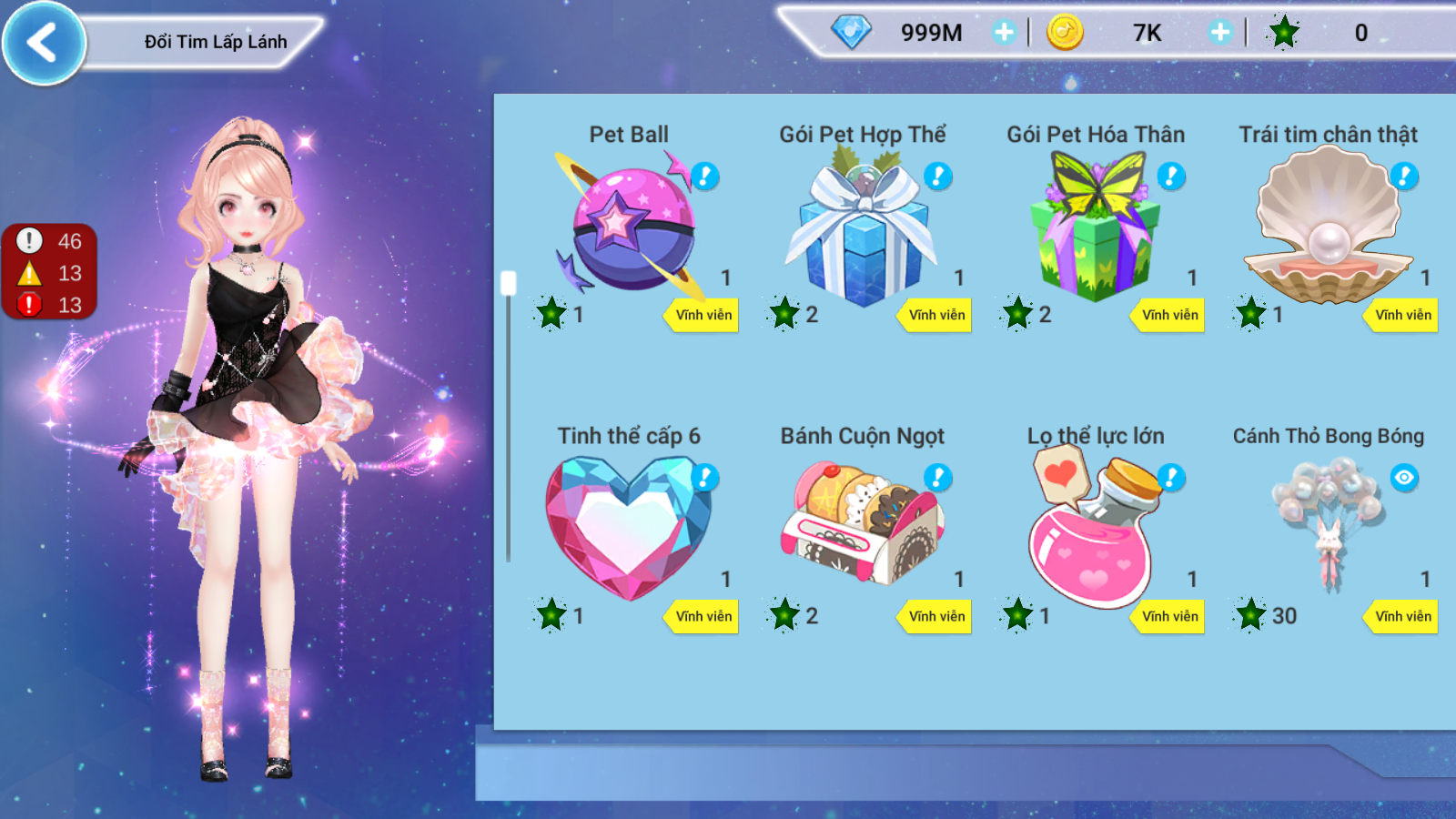Add more gold coins with the plus button
The width and height of the screenshot is (1456, 819).
tap(1219, 33)
